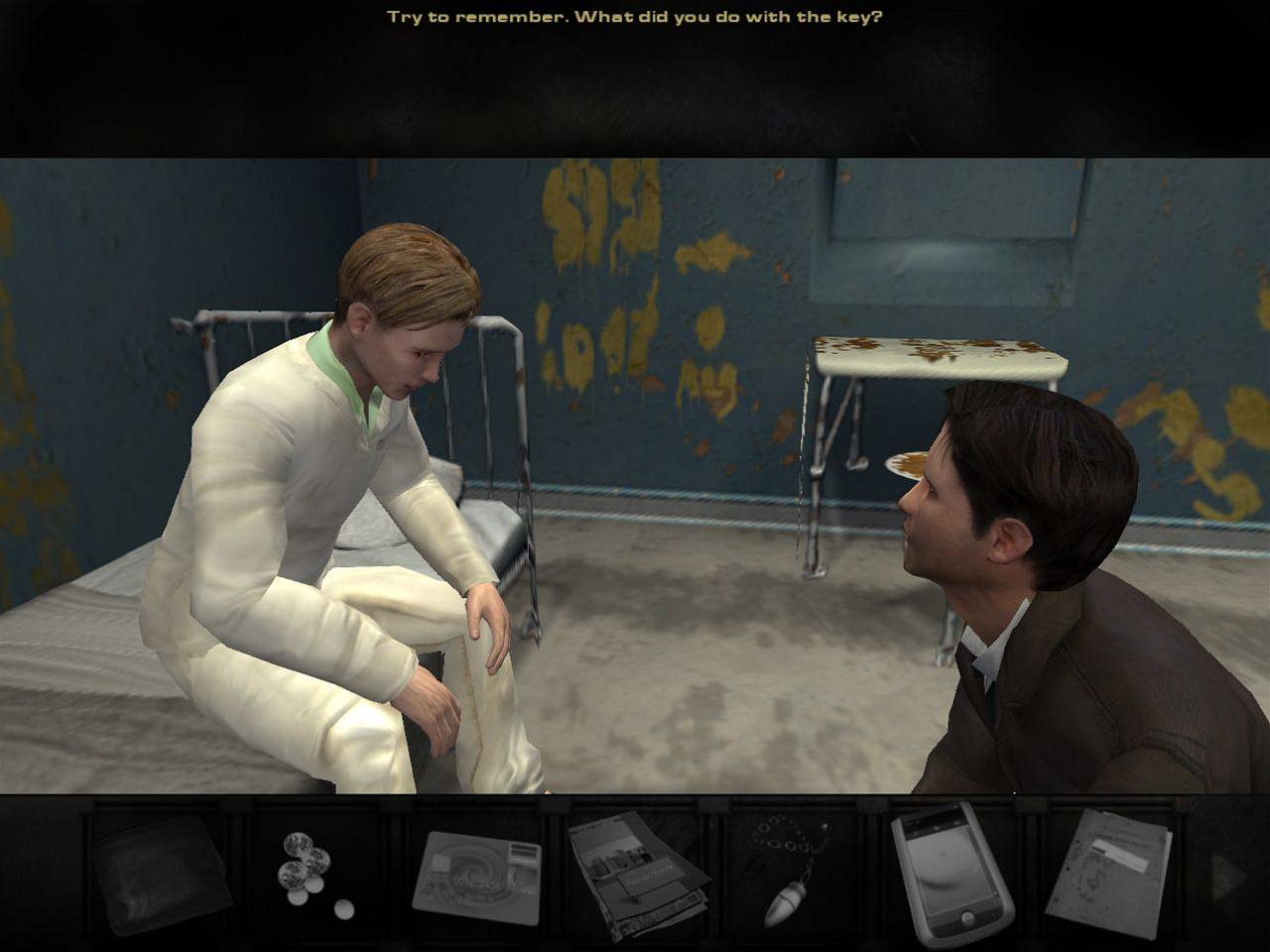Select the pendulum on a chain
This screenshot has height=952, width=1270.
(x=791, y=873)
